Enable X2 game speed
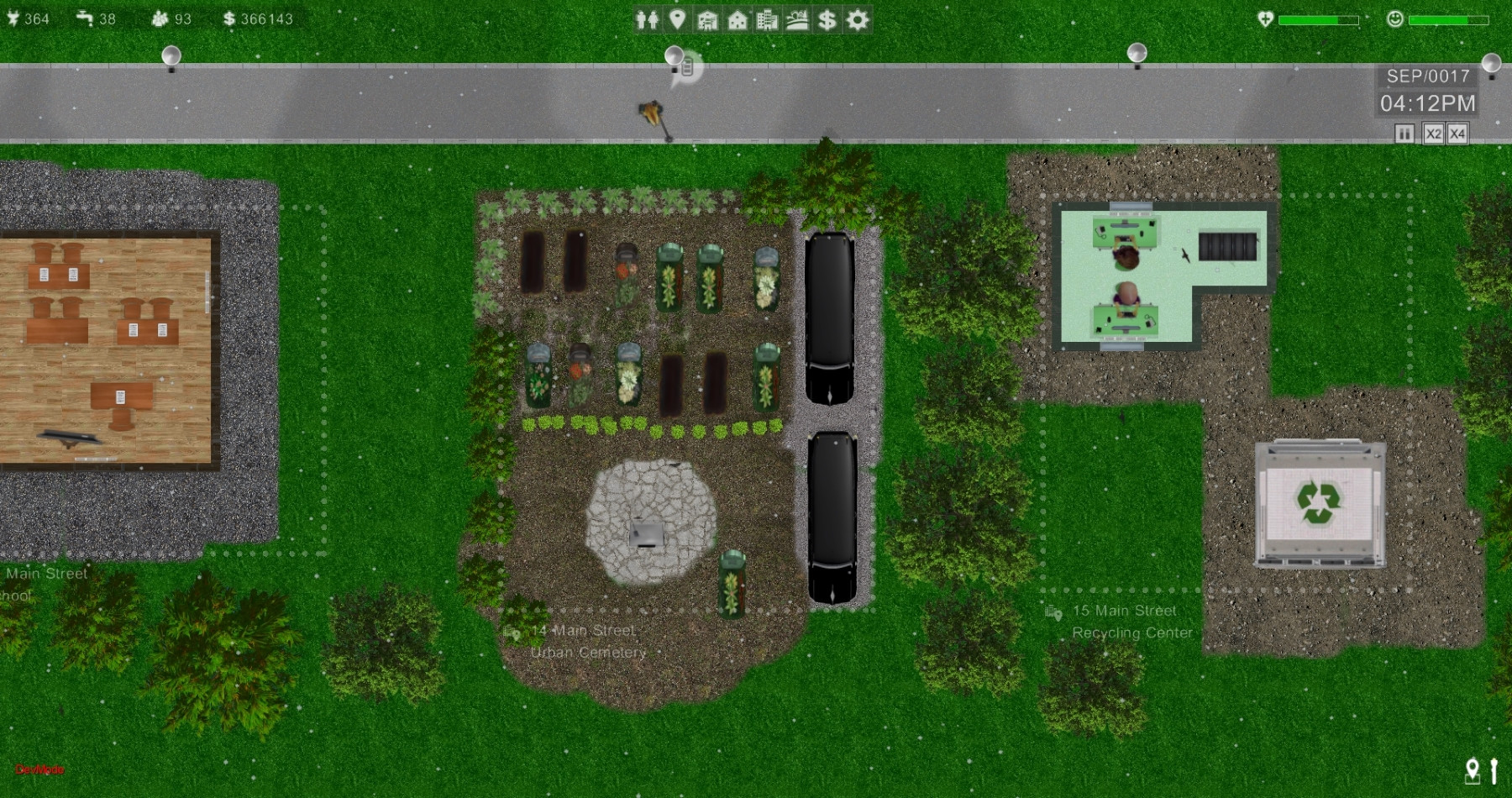 pyautogui.click(x=1432, y=132)
